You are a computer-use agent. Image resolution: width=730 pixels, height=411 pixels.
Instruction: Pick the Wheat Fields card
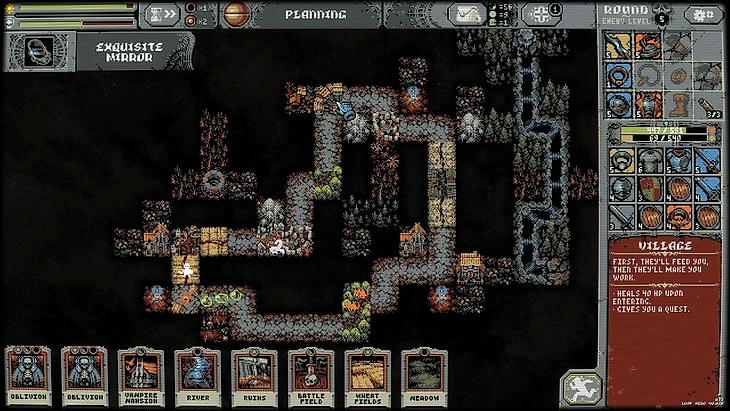click(x=367, y=377)
